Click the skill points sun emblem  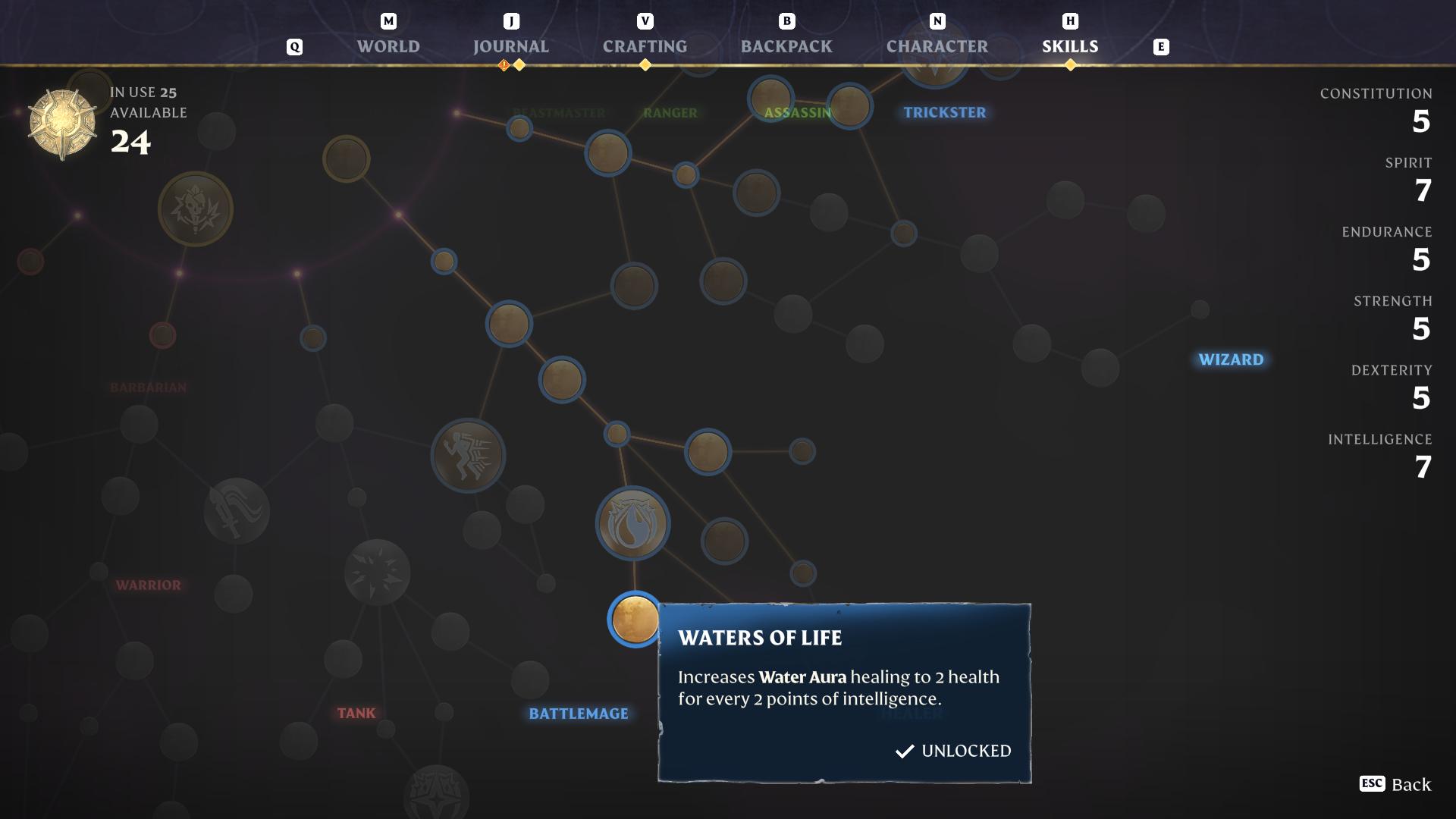coord(62,124)
